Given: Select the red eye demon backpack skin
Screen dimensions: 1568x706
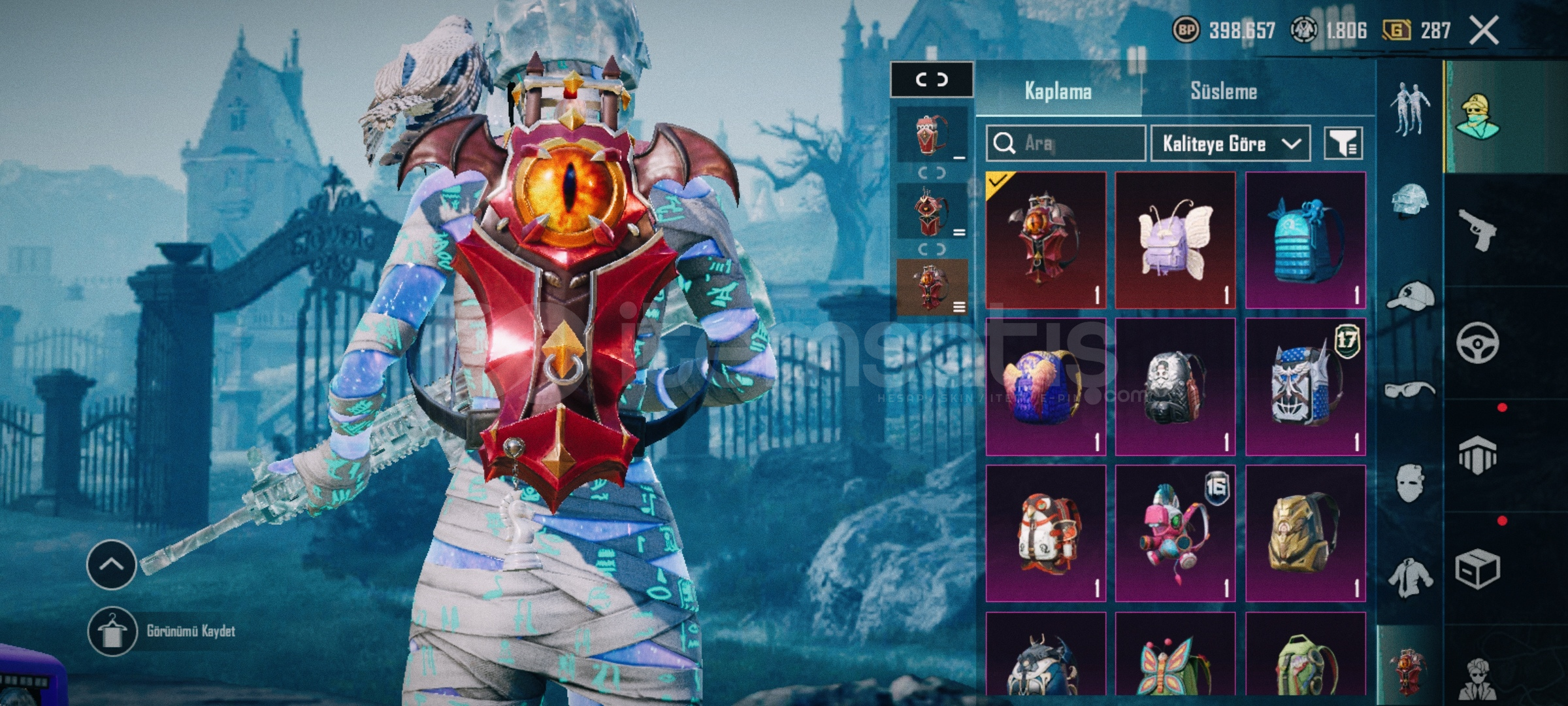Looking at the screenshot, I should [1045, 240].
